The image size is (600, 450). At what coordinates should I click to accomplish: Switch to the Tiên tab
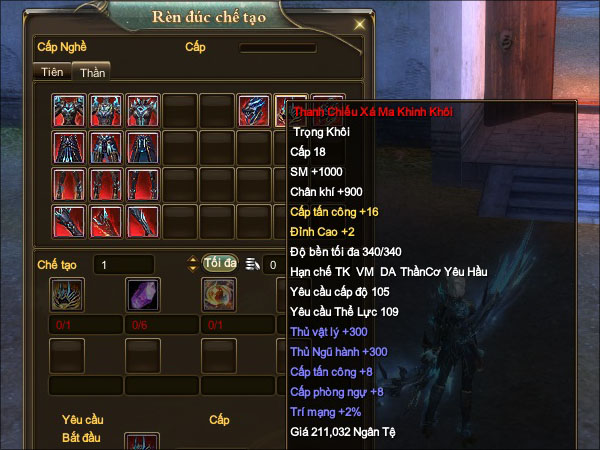tap(51, 72)
